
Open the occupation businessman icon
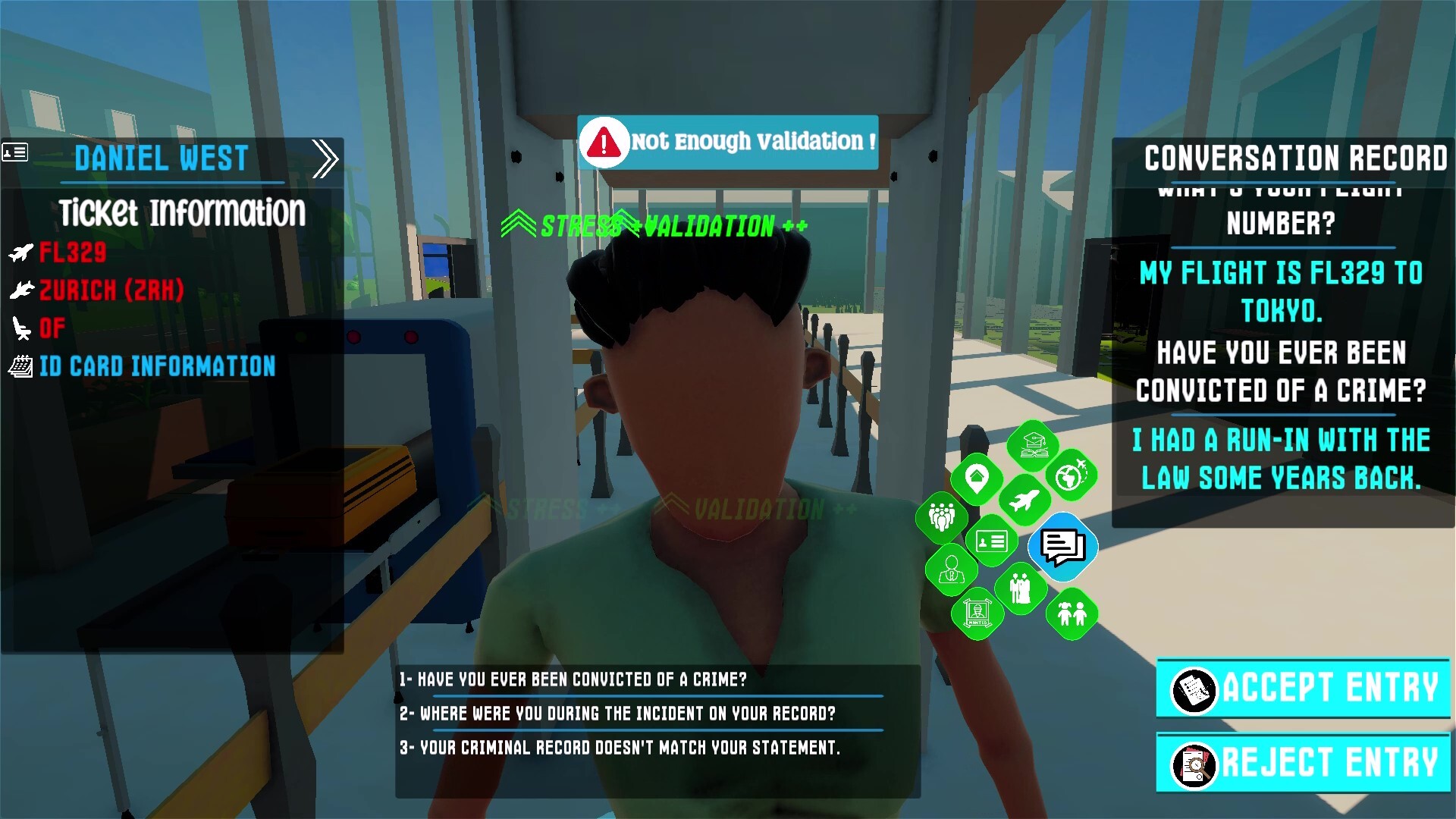pyautogui.click(x=951, y=569)
